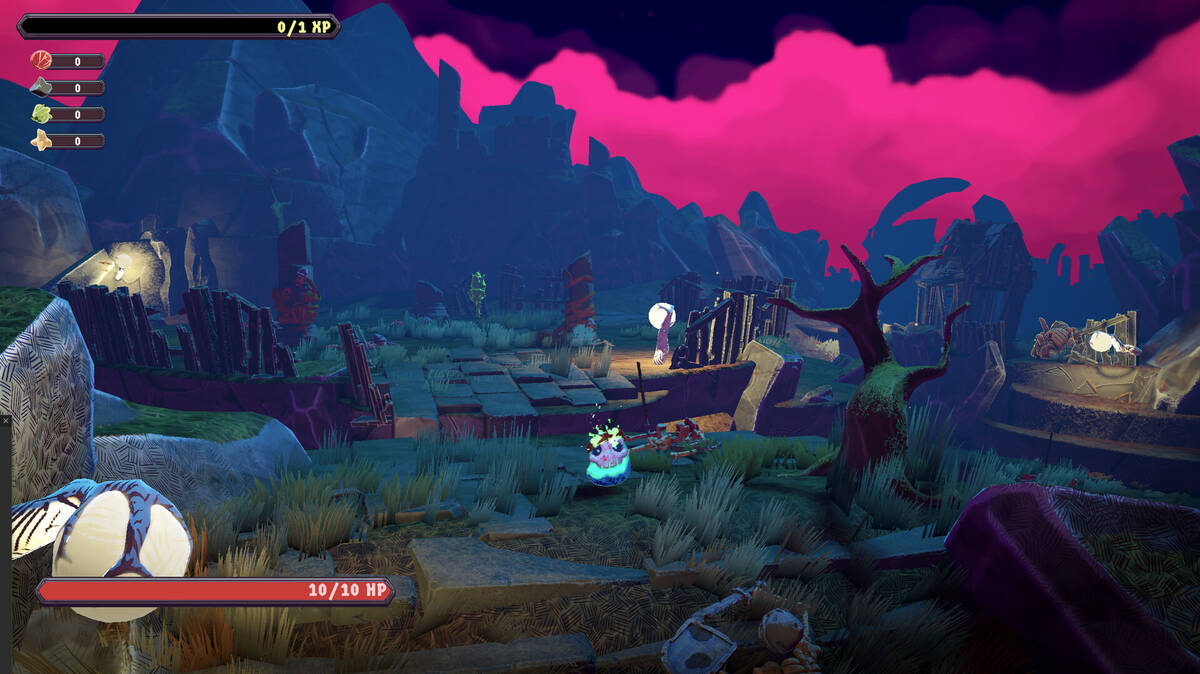
Task: Click the red meat resource icon
Action: coord(41,60)
